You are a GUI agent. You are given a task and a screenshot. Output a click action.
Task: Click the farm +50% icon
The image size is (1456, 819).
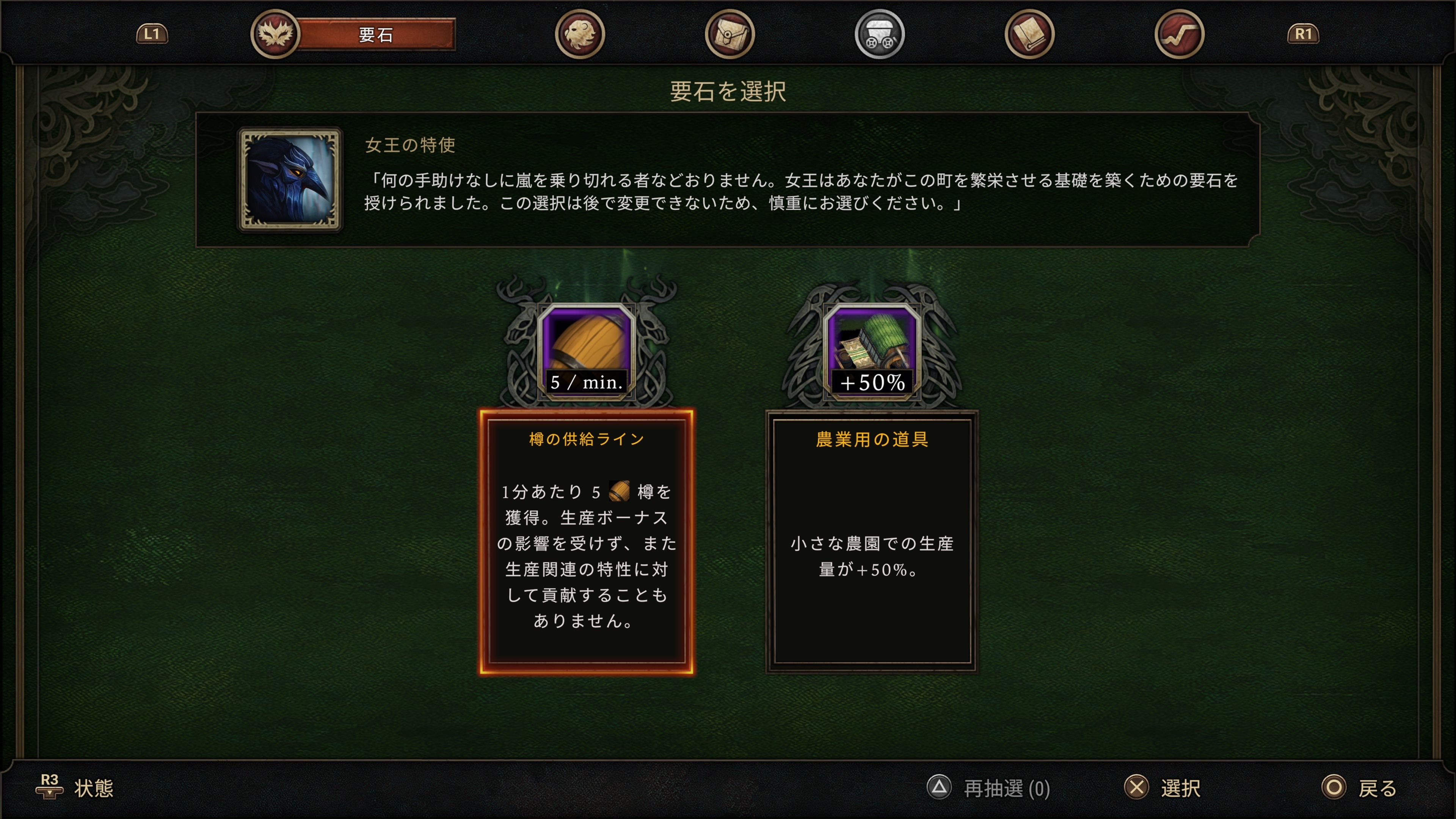[872, 350]
